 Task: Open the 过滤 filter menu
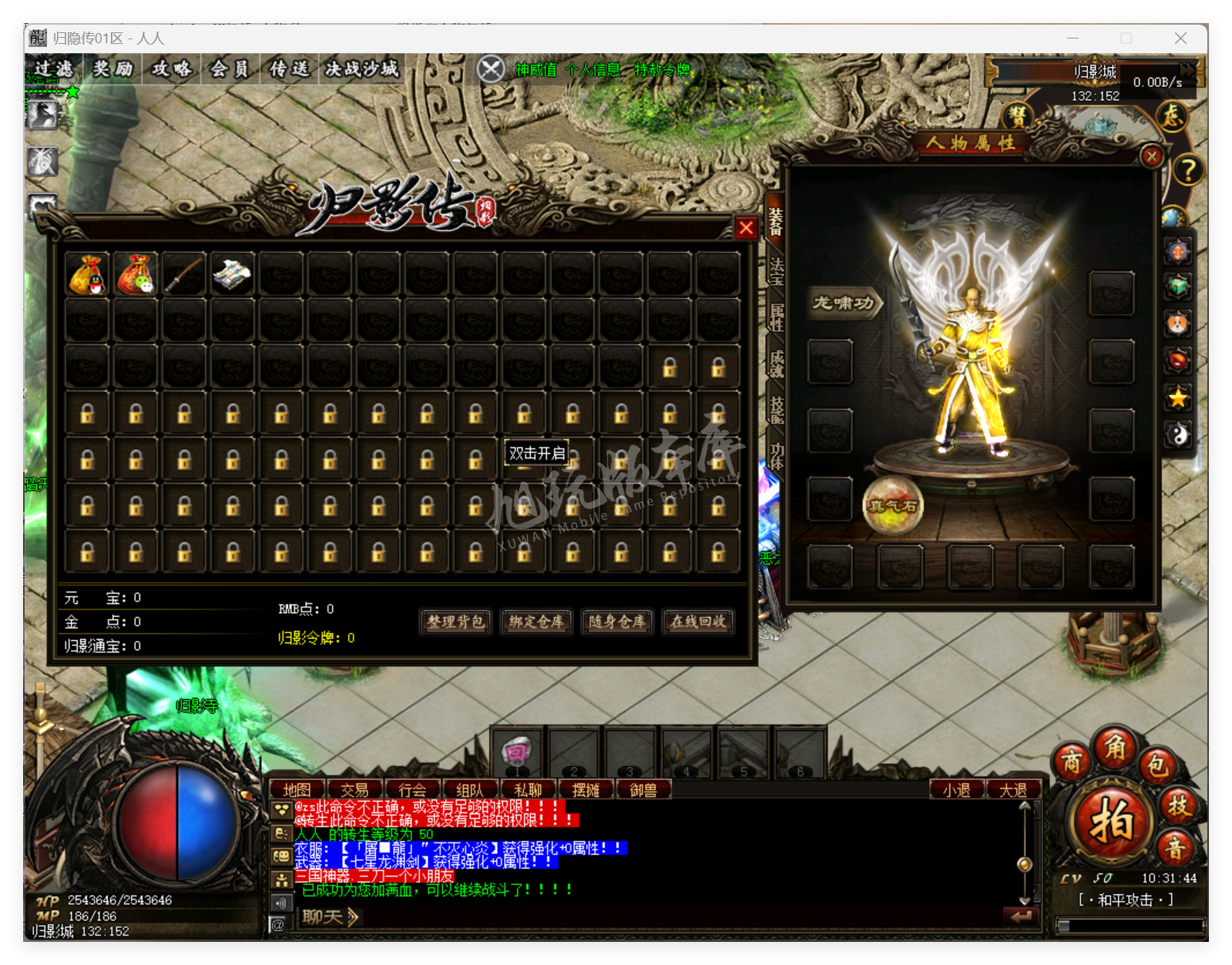point(53,69)
